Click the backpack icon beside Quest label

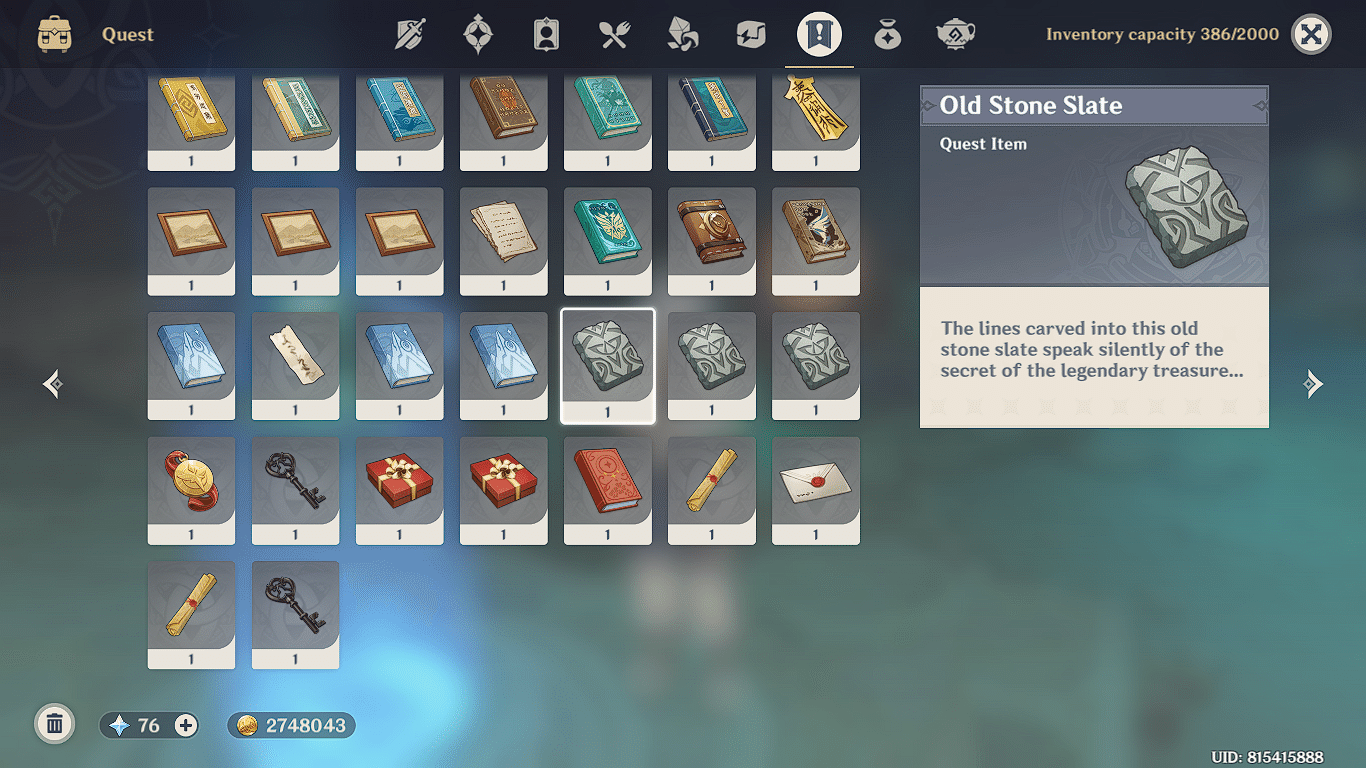pyautogui.click(x=55, y=33)
